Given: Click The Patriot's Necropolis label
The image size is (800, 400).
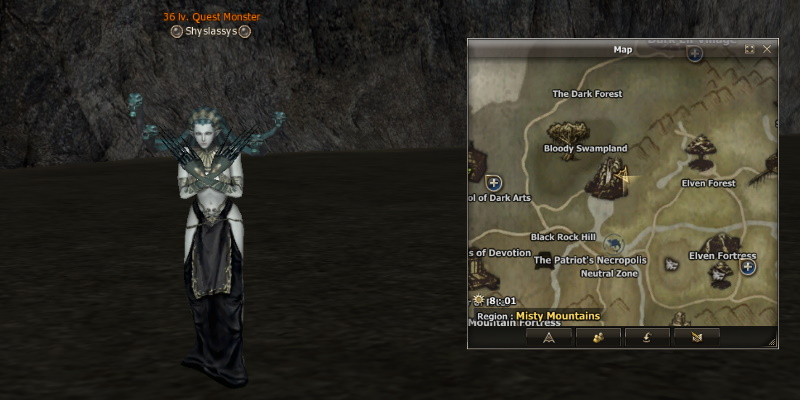Looking at the screenshot, I should 590,260.
